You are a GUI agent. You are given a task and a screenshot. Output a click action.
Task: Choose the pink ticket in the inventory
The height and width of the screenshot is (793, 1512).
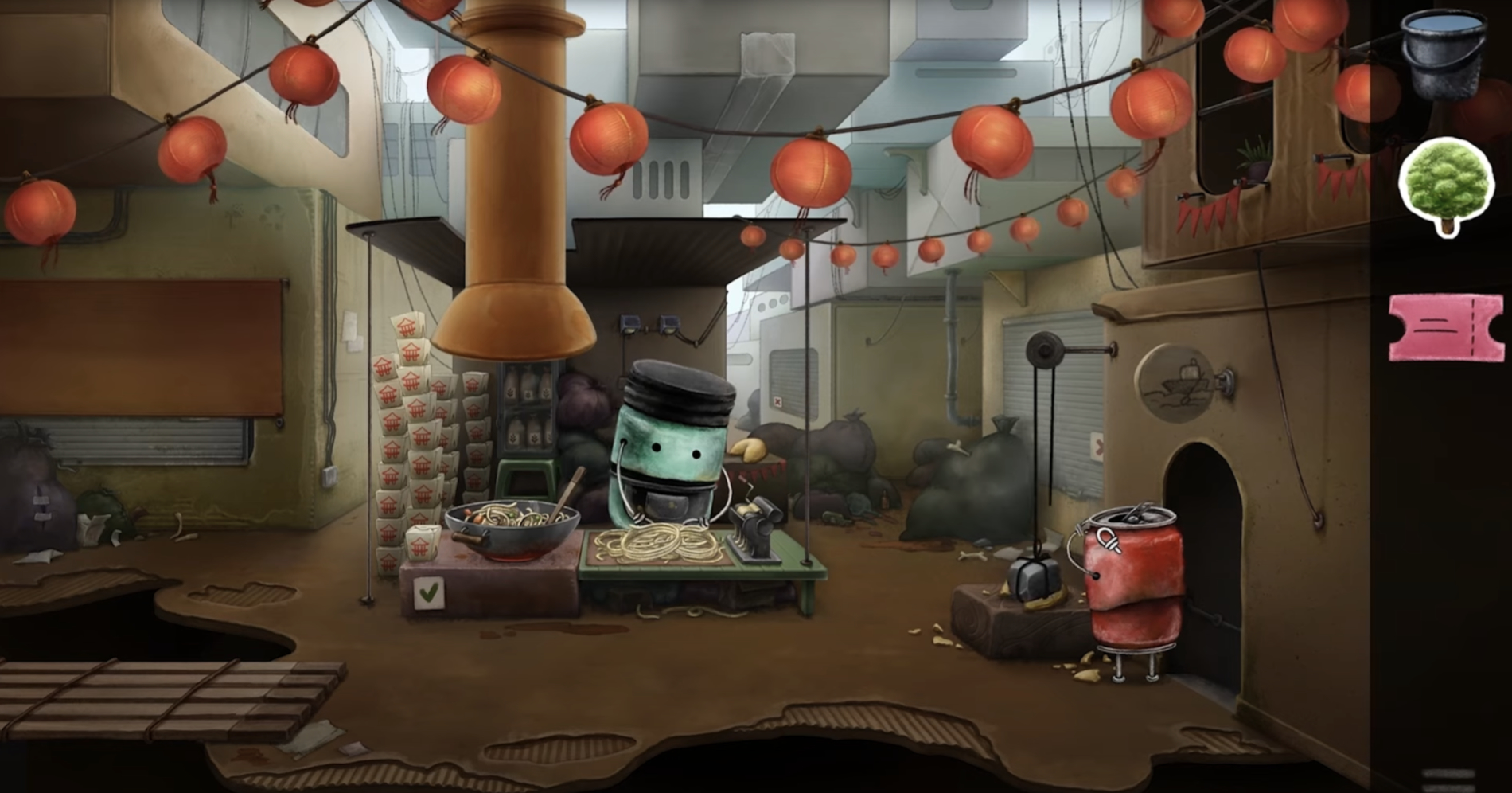1446,326
